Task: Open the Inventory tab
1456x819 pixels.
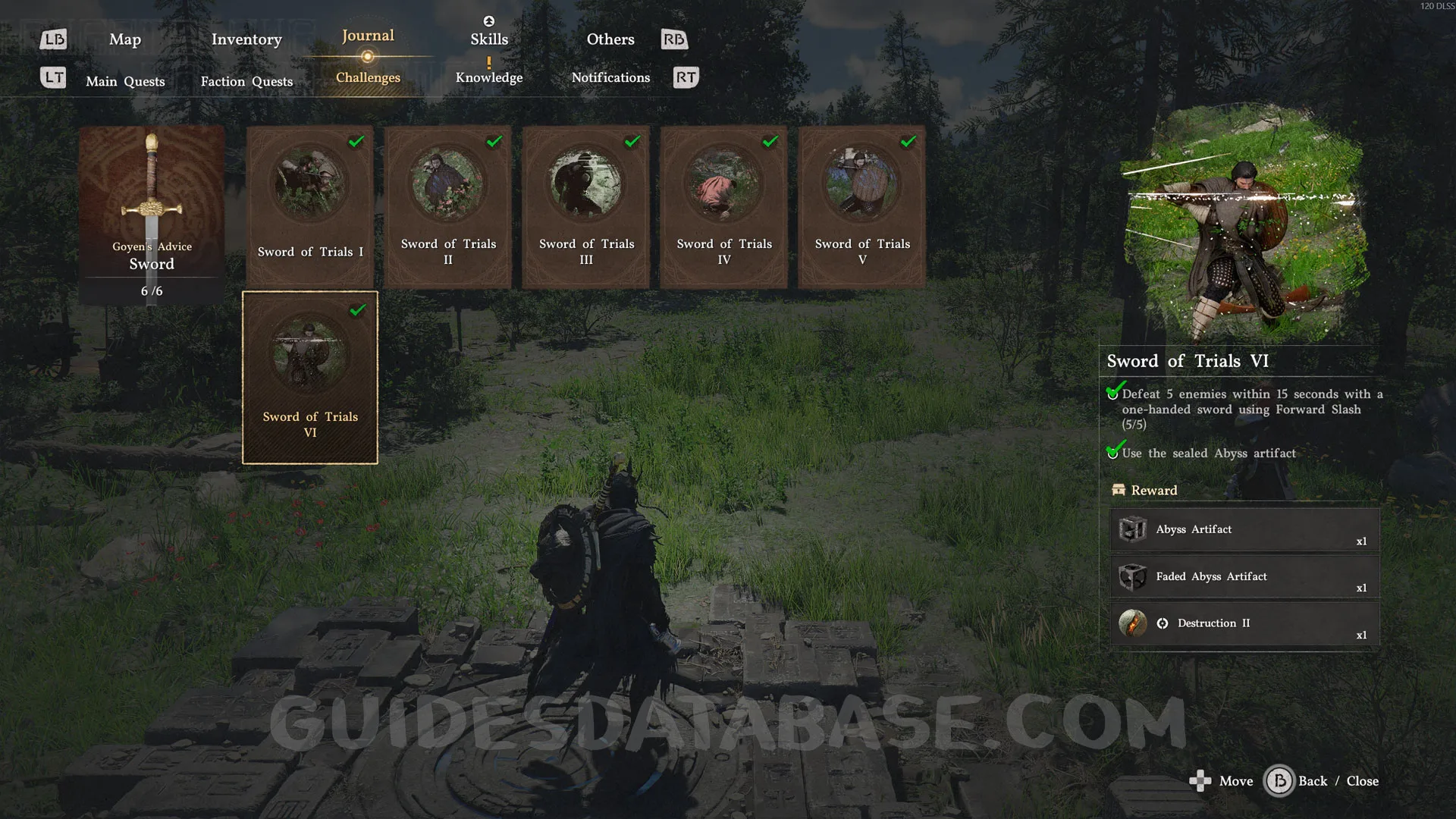Action: tap(246, 39)
